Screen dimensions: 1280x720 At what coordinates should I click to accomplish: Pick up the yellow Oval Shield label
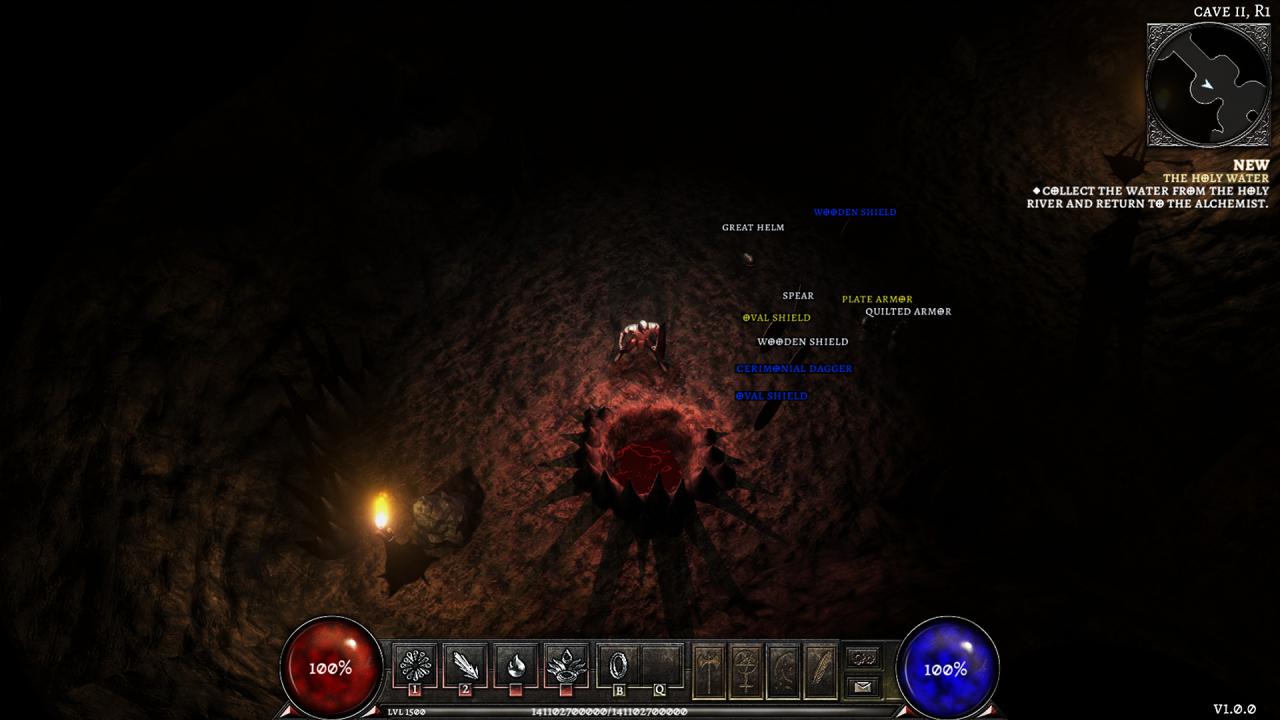776,318
